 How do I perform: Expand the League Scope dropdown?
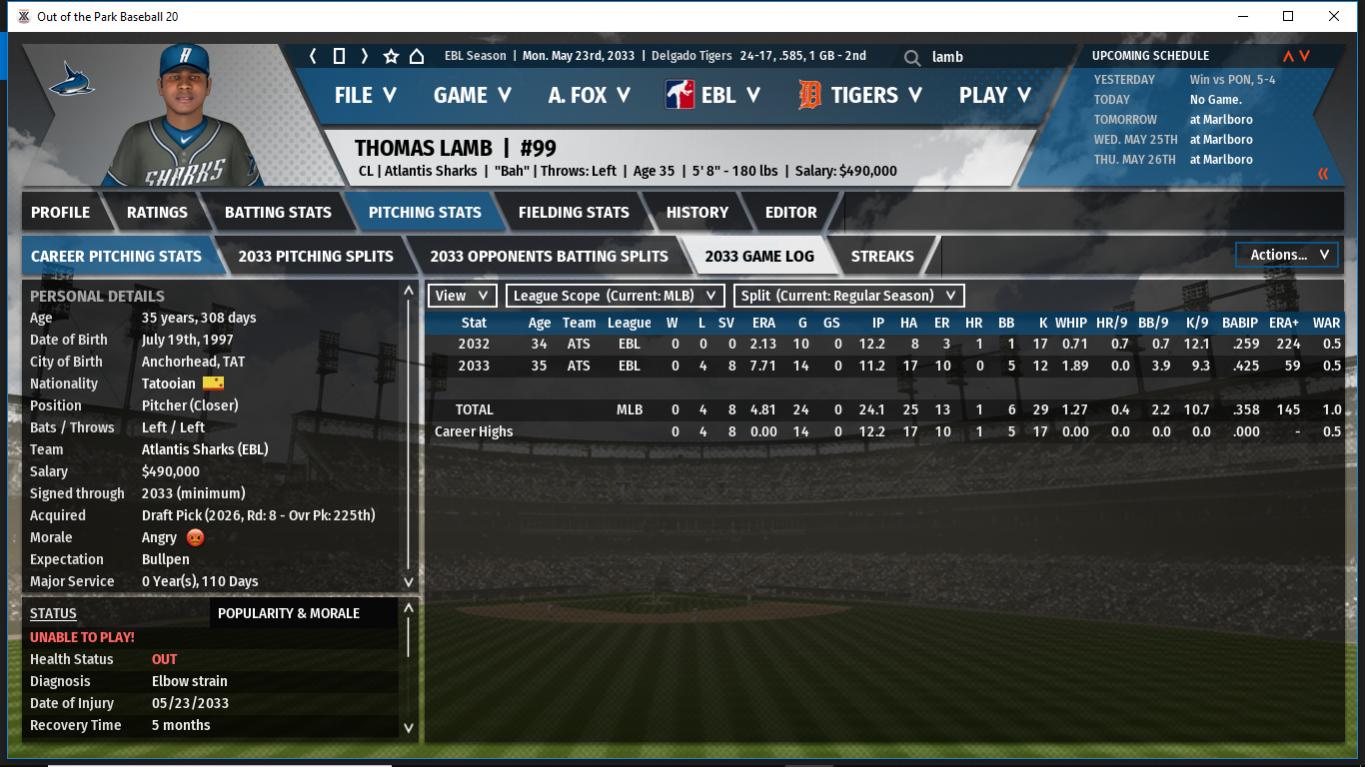pyautogui.click(x=614, y=296)
